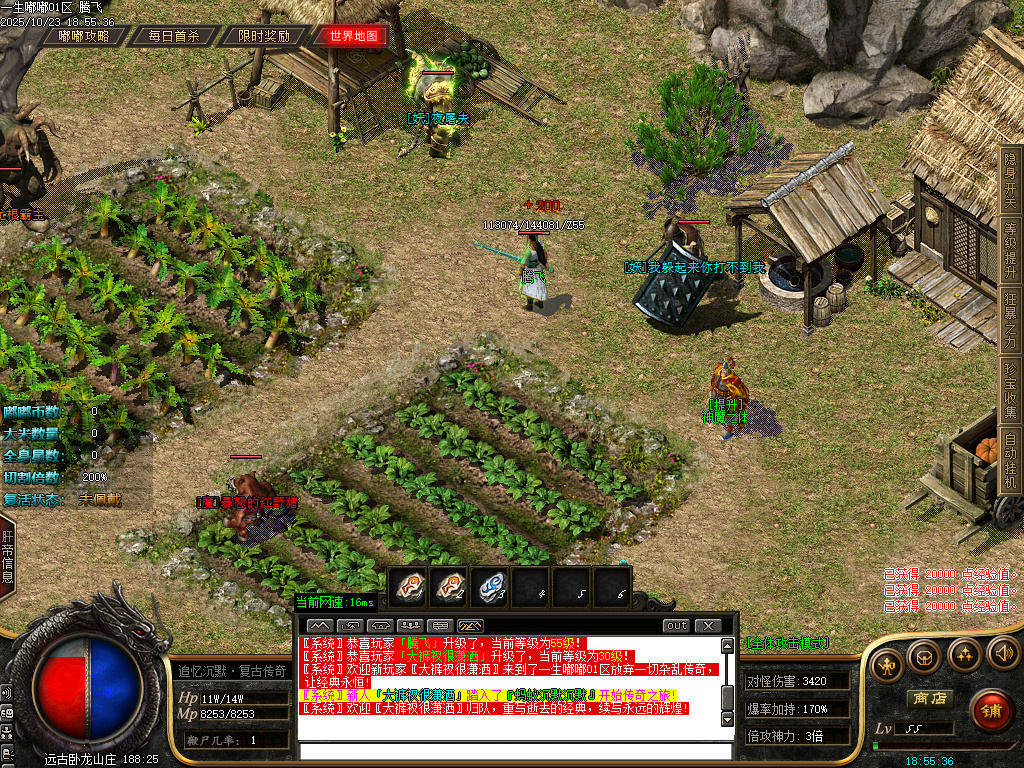
Task: Open the 嘟嘟攻略 guide menu
Action: click(84, 36)
